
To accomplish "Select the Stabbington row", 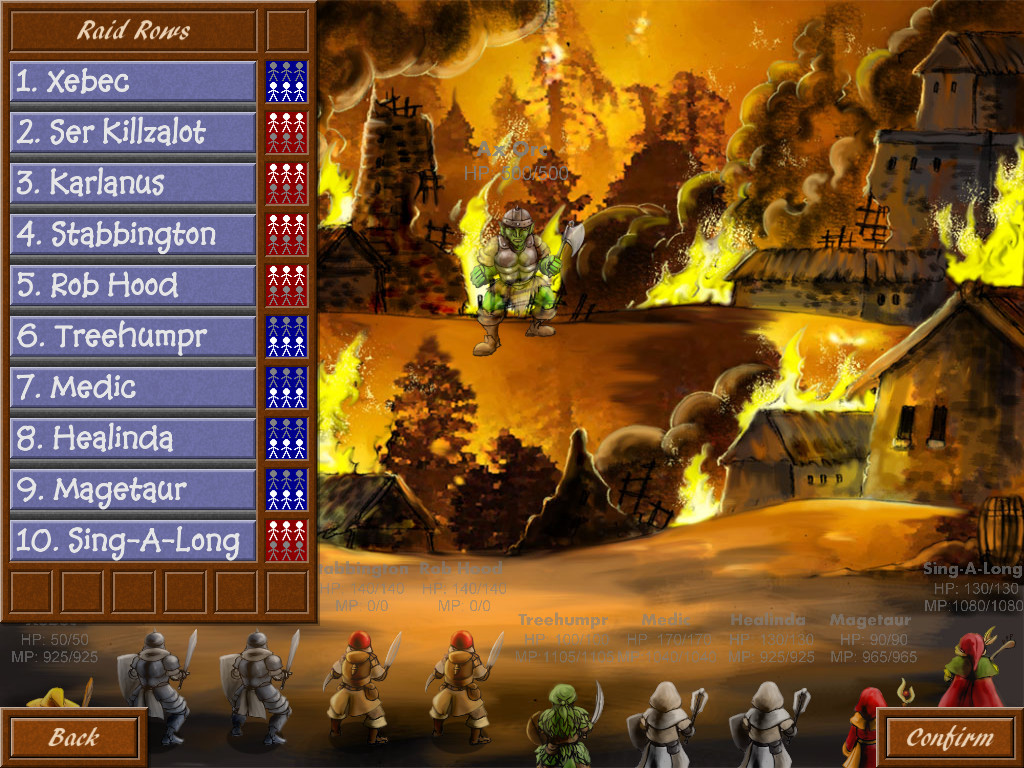I will [x=133, y=235].
